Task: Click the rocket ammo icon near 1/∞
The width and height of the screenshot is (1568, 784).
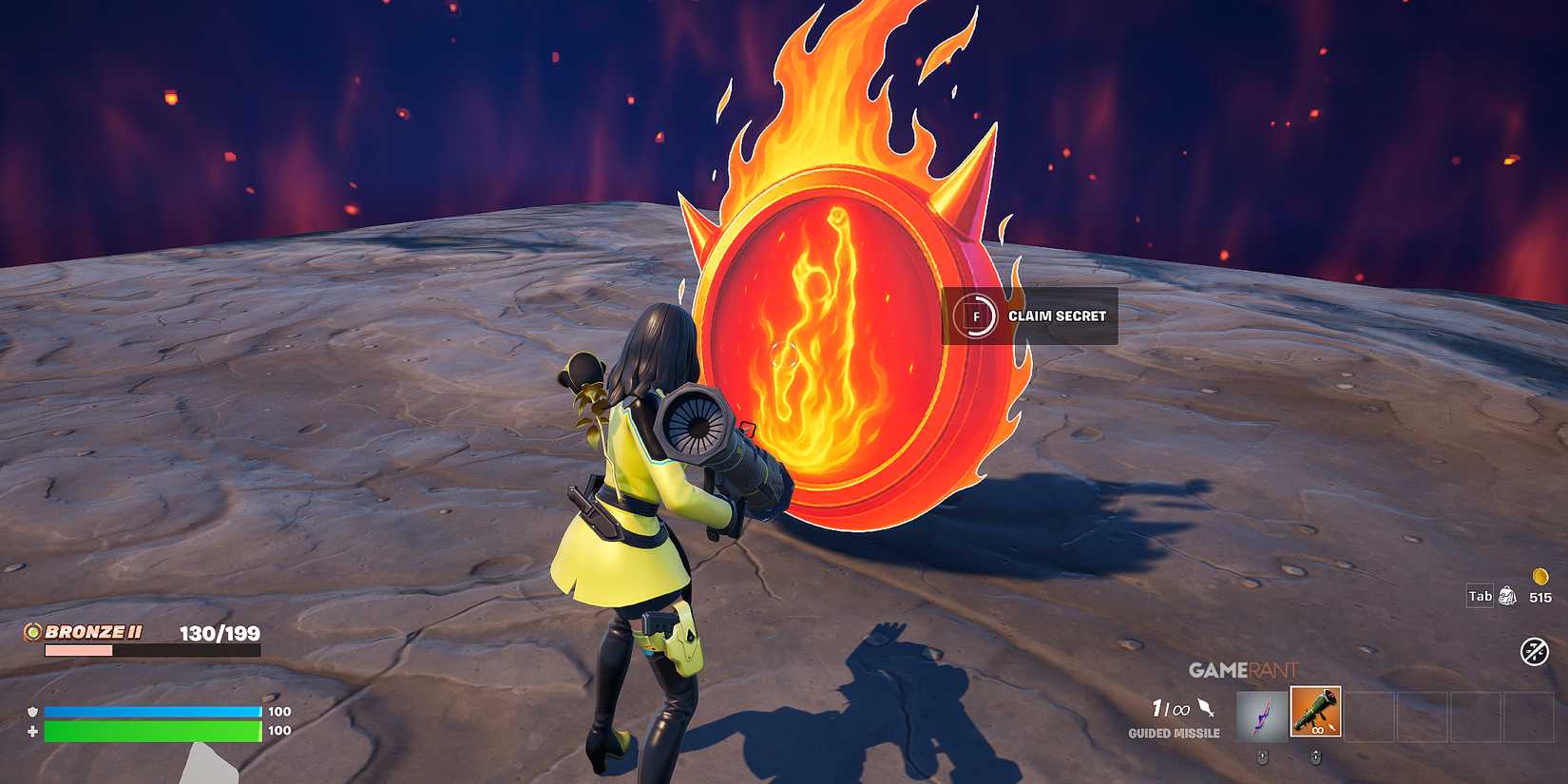Action: point(1205,709)
